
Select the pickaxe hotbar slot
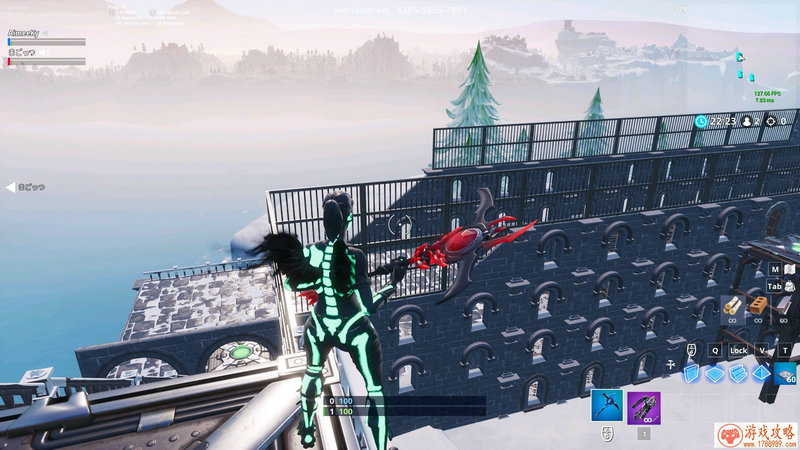607,407
